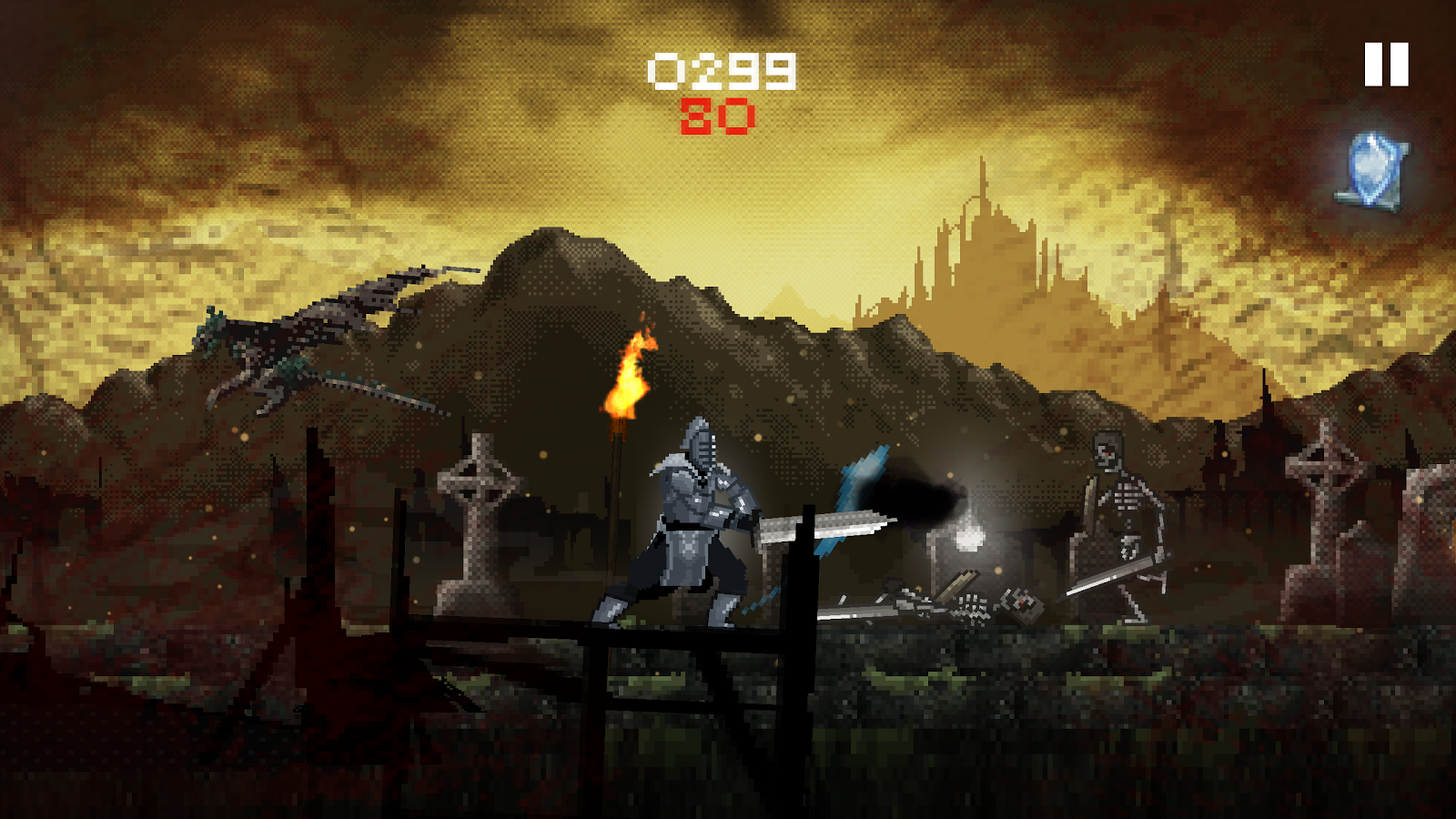Select the armored knight character
The height and width of the screenshot is (819, 1456).
tap(692, 519)
